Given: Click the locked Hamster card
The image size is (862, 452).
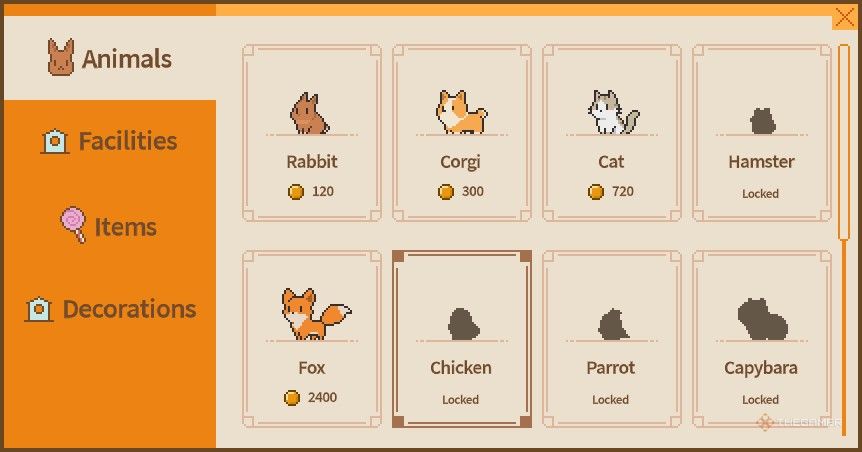Looking at the screenshot, I should [761, 132].
